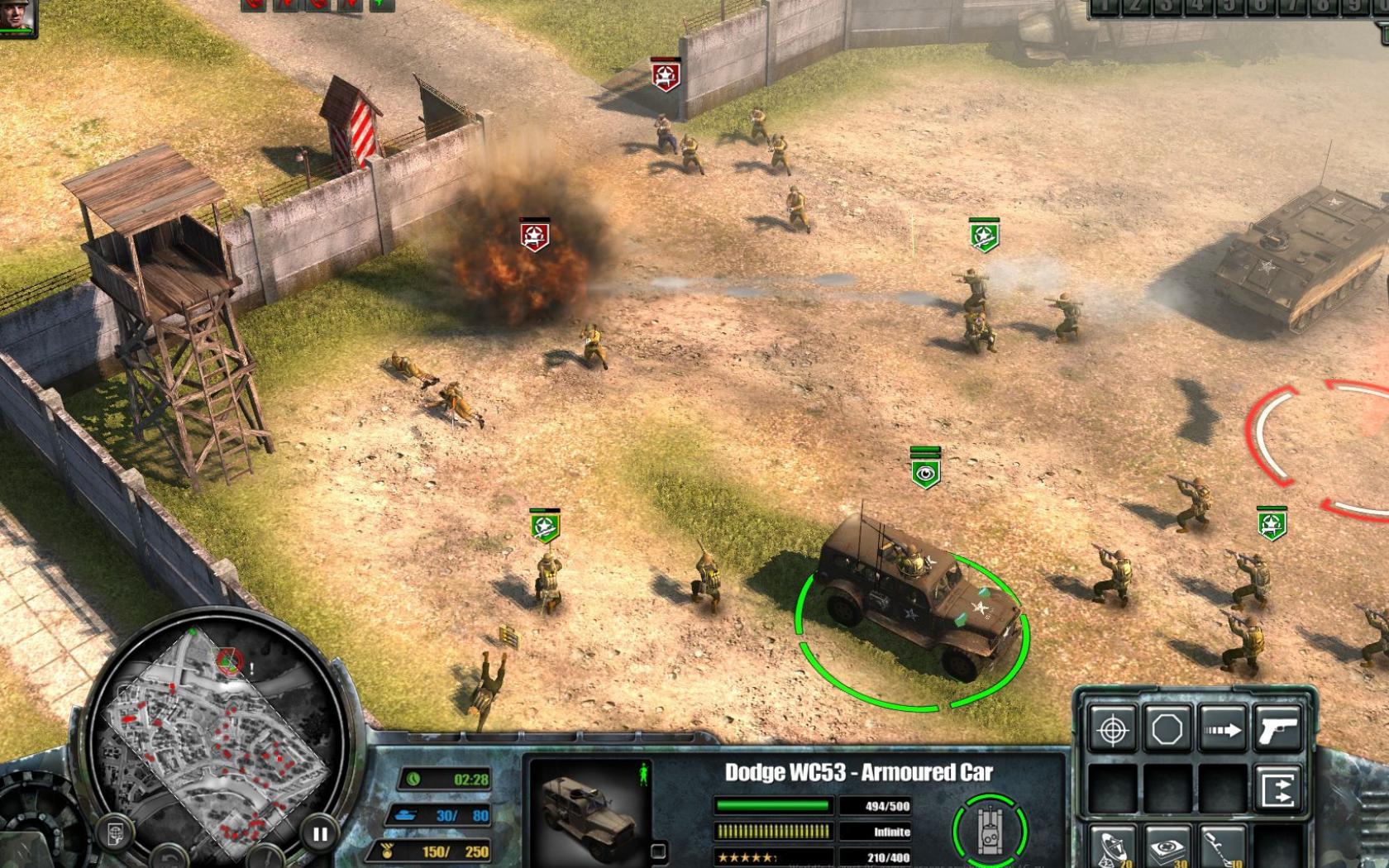Select the detonator ability costing 10
This screenshot has width=1389, height=868.
pos(1220,848)
